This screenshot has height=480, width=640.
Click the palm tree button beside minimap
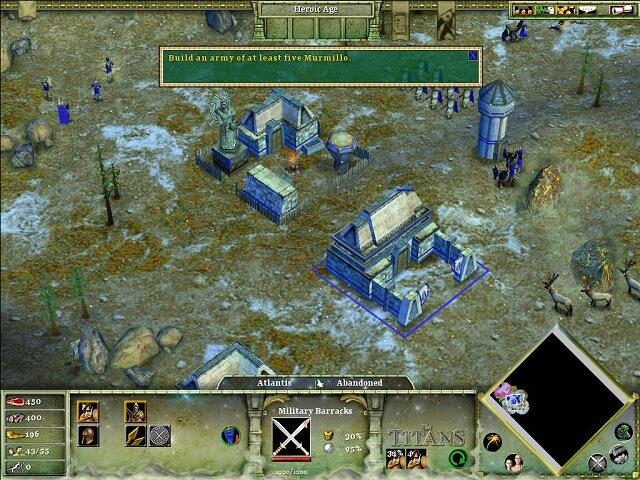click(x=495, y=440)
